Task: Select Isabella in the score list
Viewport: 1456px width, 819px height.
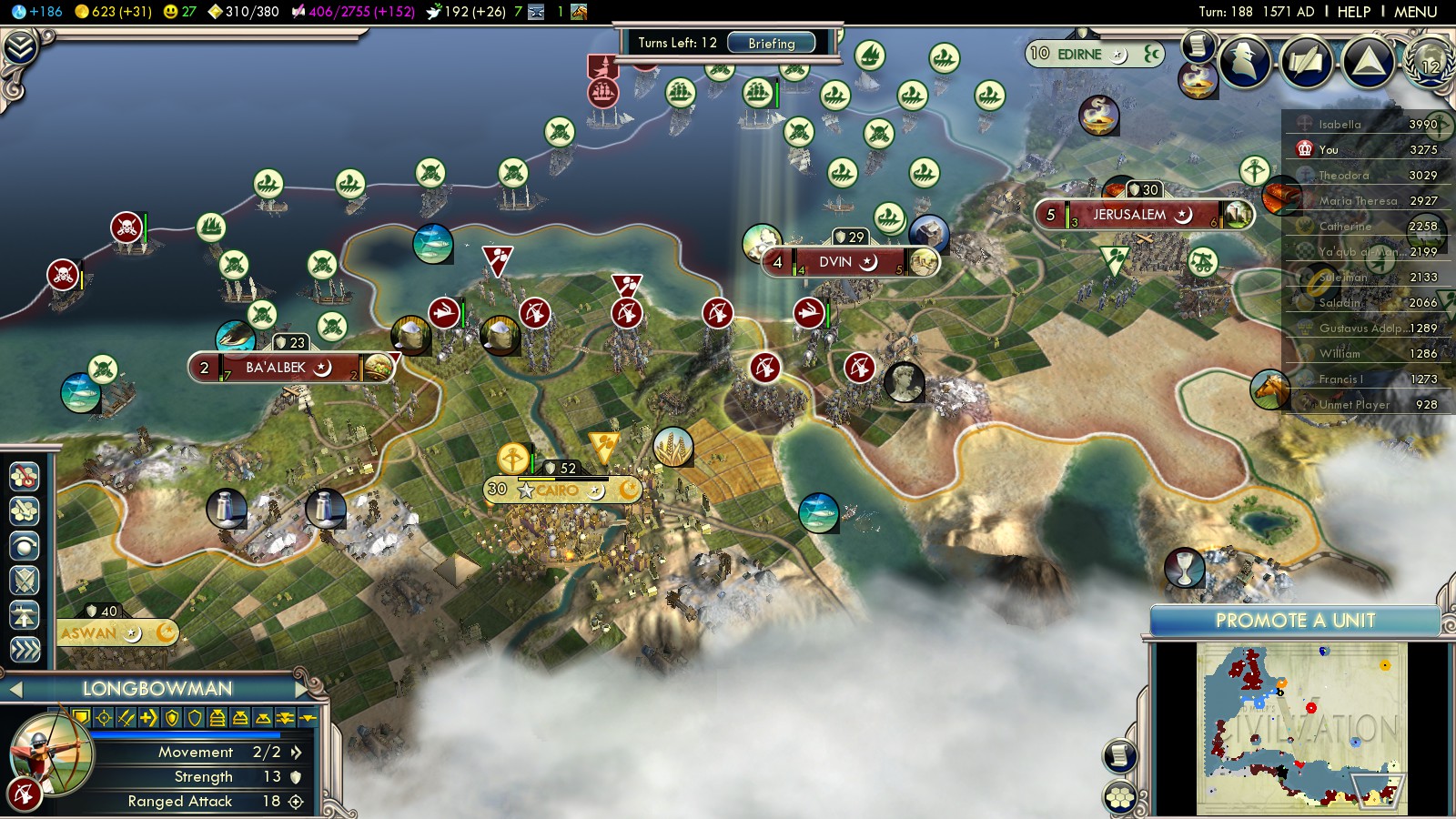Action: click(x=1340, y=125)
